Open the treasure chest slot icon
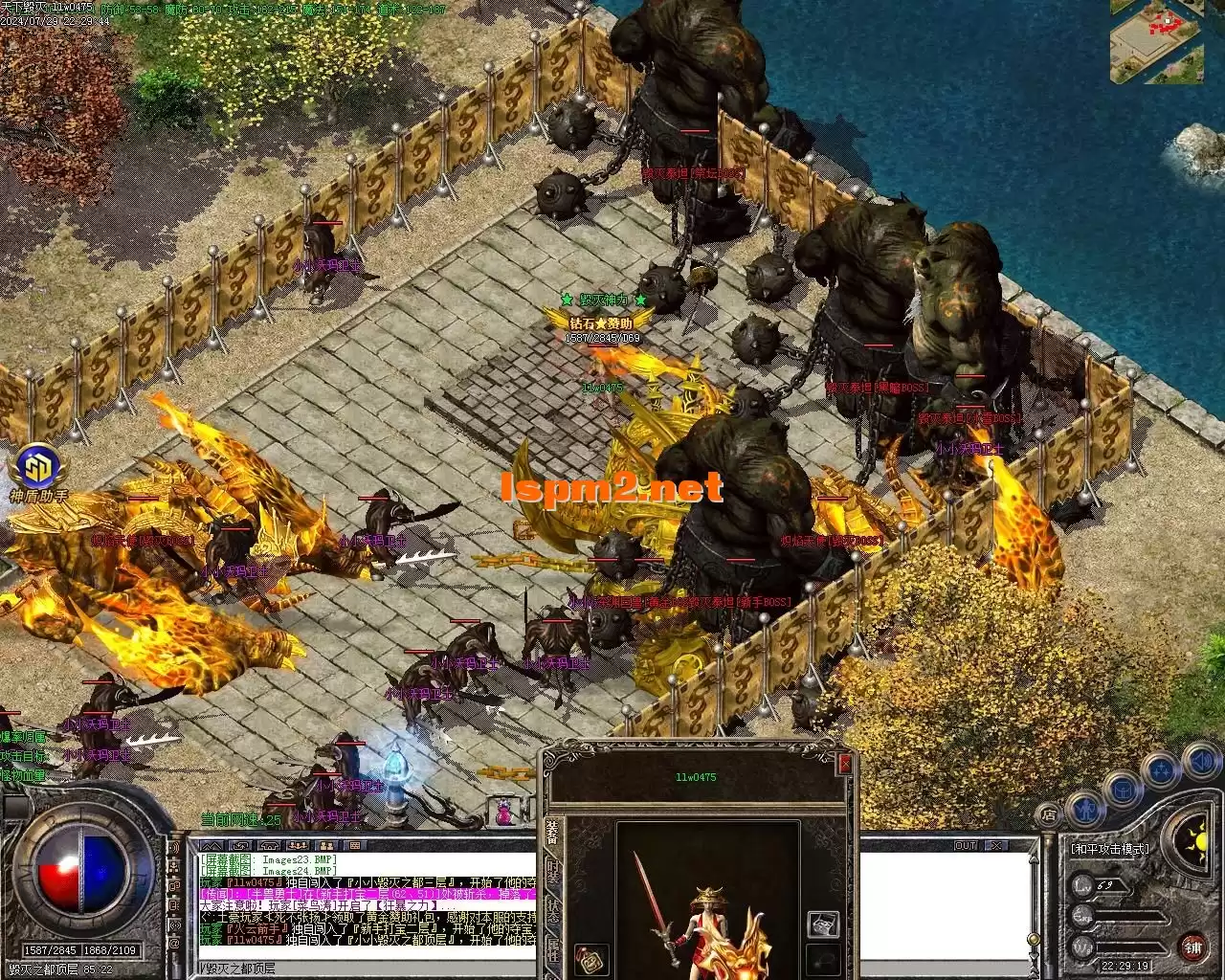This screenshot has height=980, width=1225. (x=824, y=923)
